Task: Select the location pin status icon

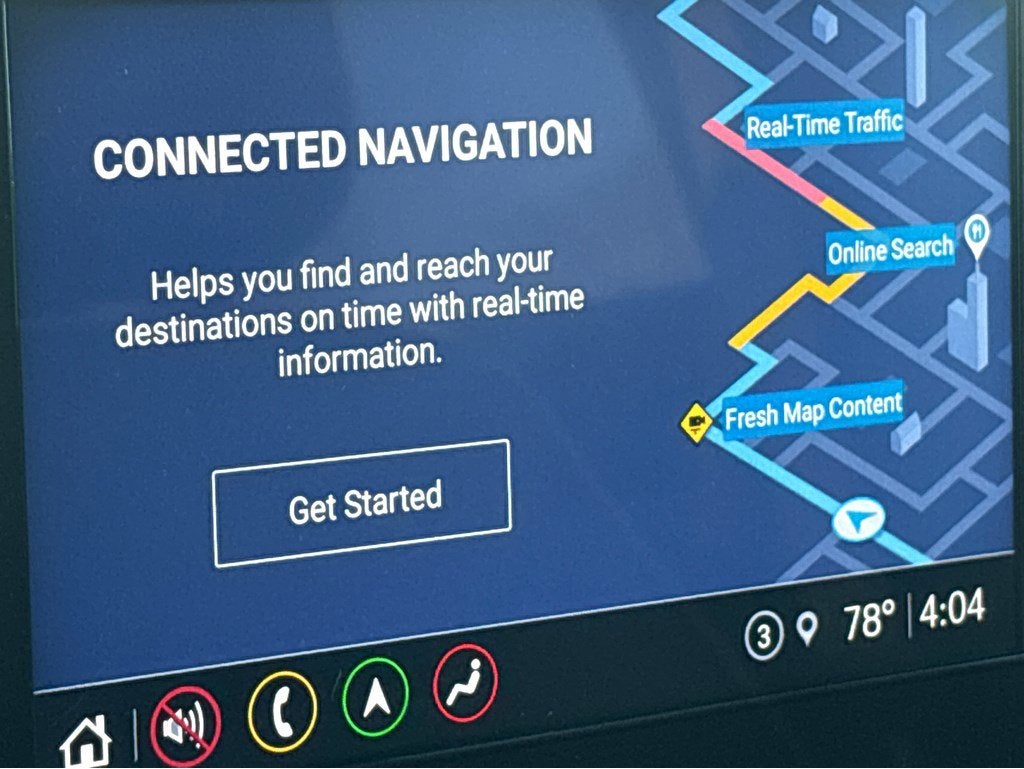Action: pos(807,629)
